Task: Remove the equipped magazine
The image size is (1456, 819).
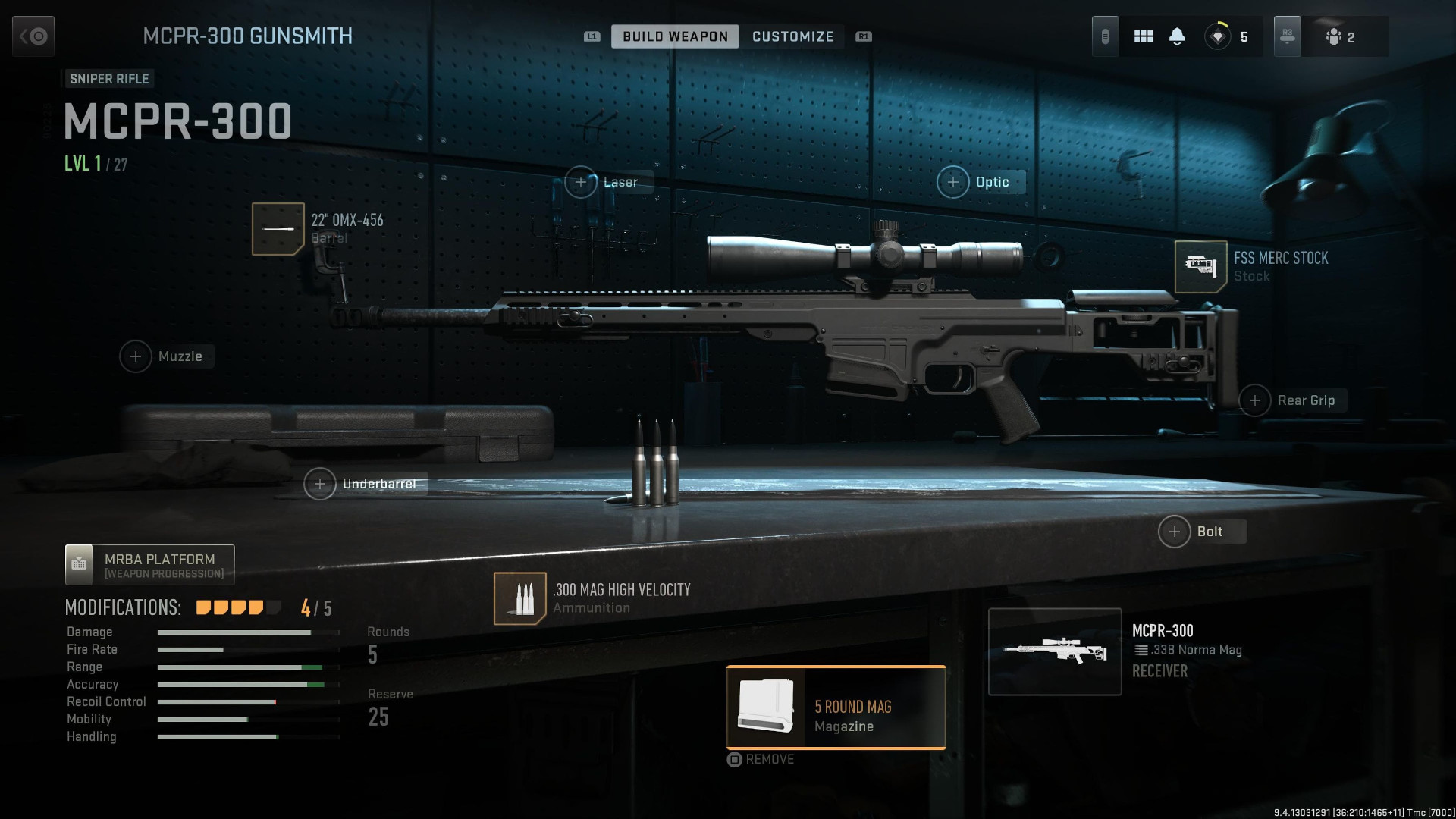Action: point(761,759)
